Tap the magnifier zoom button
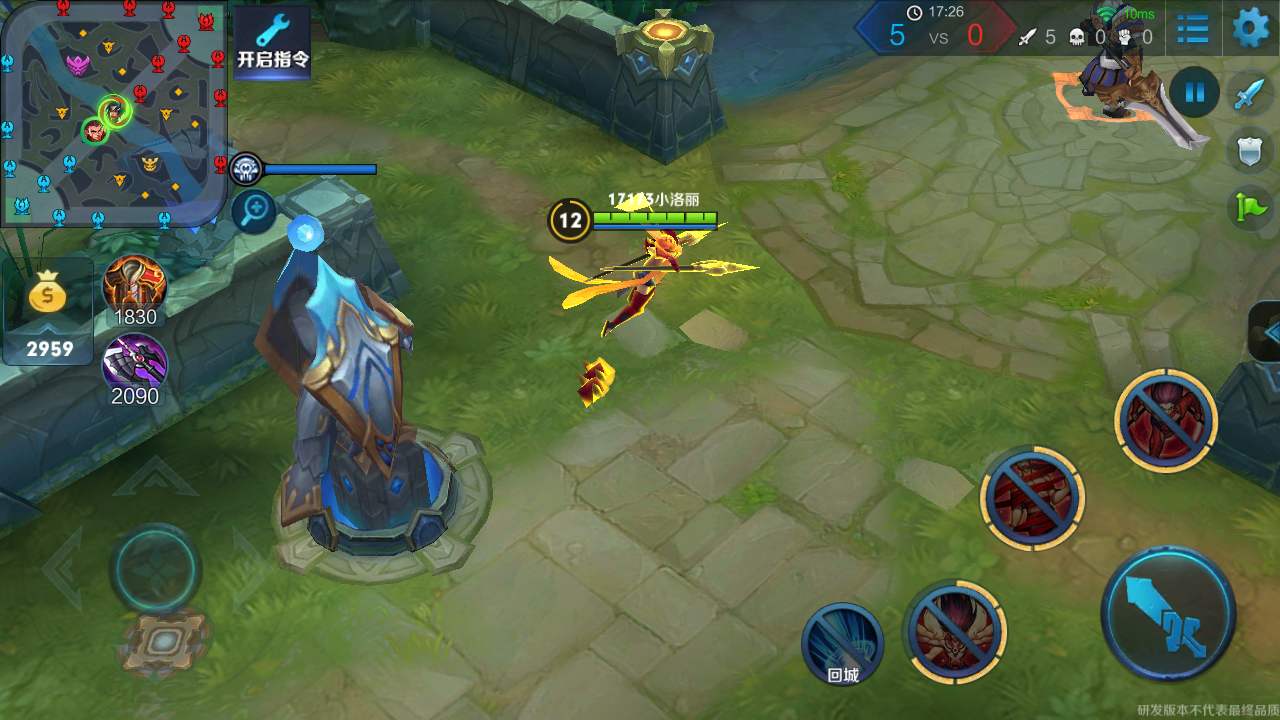This screenshot has height=720, width=1280. [x=254, y=211]
